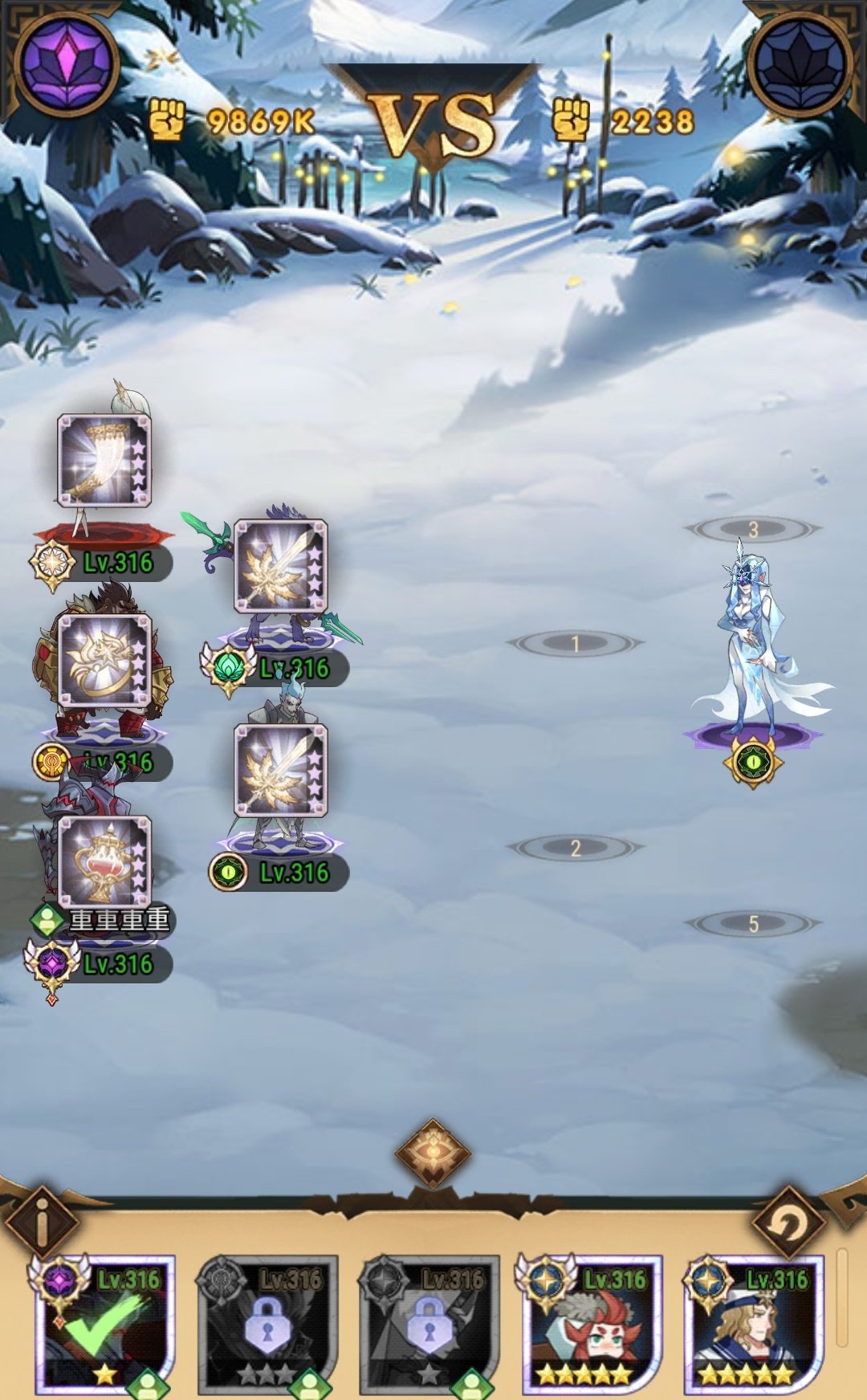Reset the formation with the circular arrow
This screenshot has width=867, height=1400.
pyautogui.click(x=790, y=1223)
